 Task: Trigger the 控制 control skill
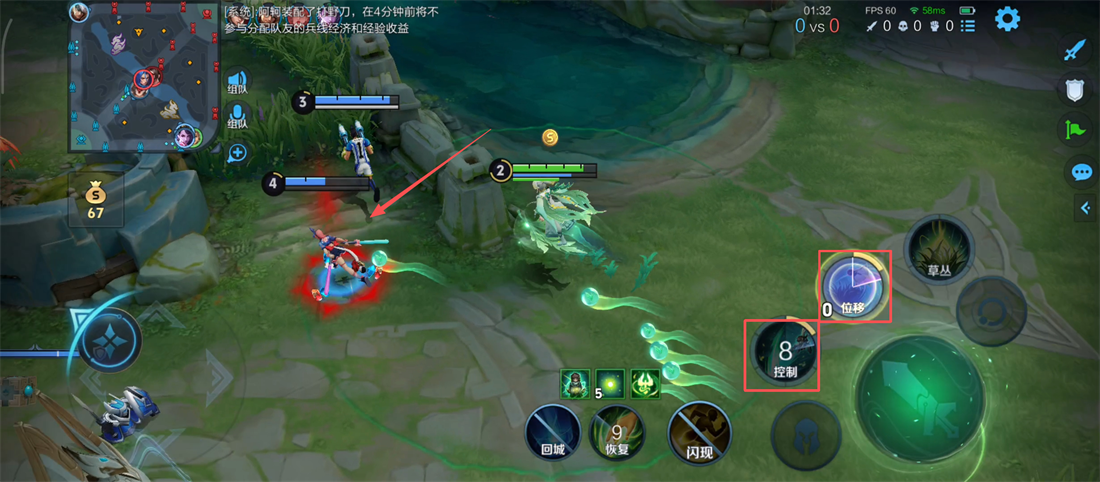[x=784, y=354]
